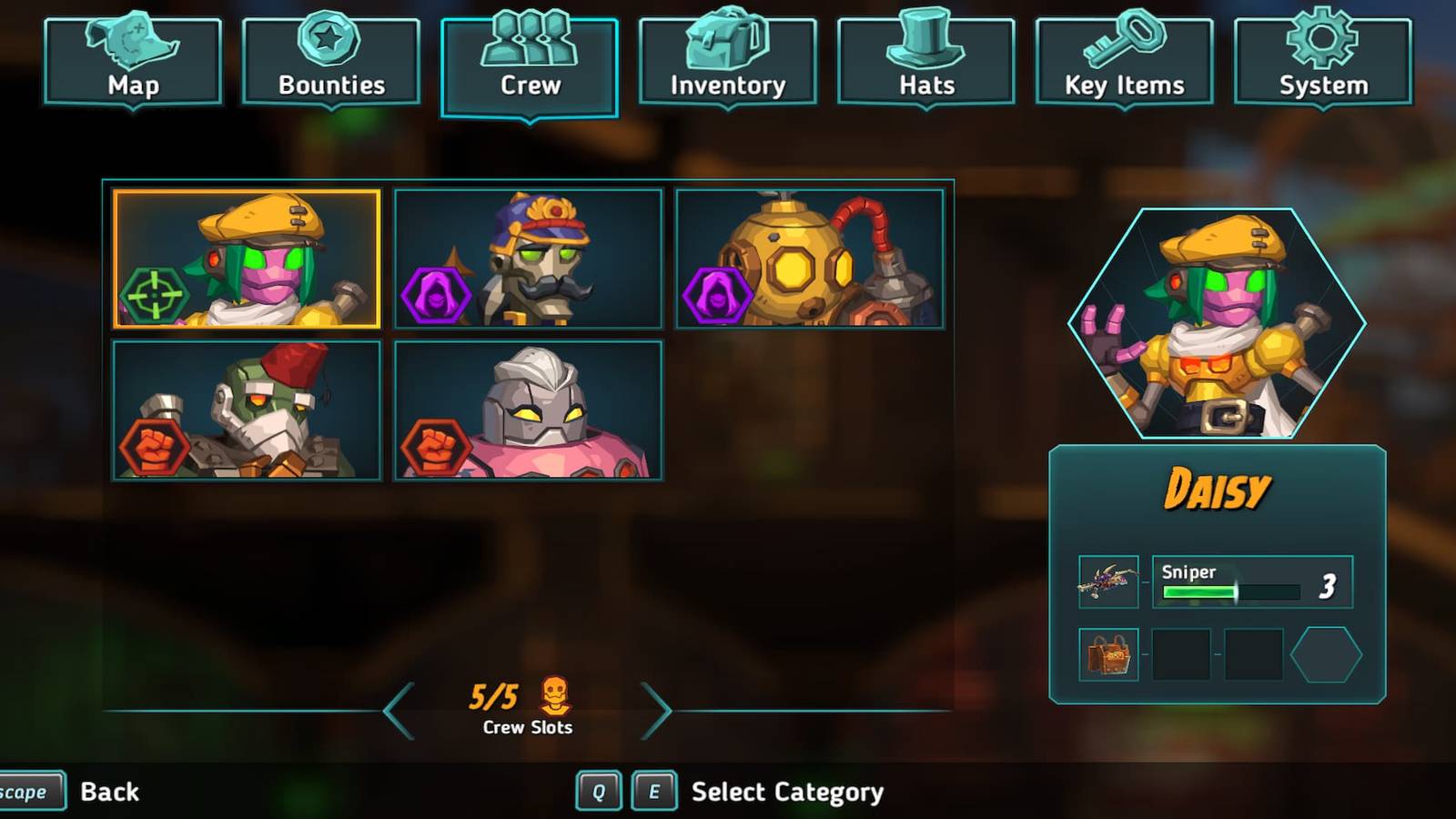Screen dimensions: 1456x819
Task: Open Key Items with the key icon
Action: click(x=1125, y=41)
